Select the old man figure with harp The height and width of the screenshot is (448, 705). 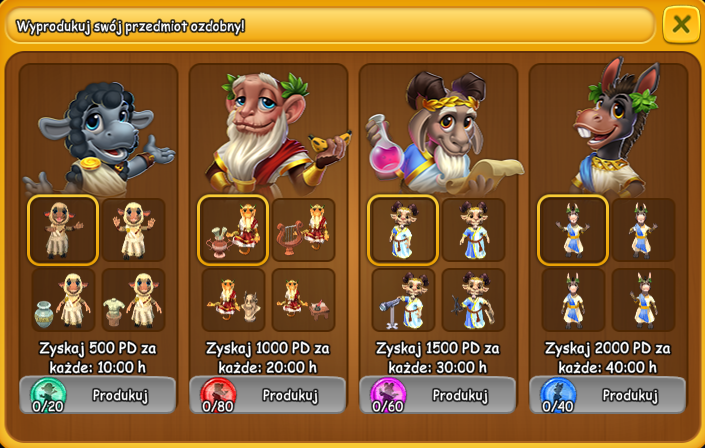pyautogui.click(x=303, y=230)
